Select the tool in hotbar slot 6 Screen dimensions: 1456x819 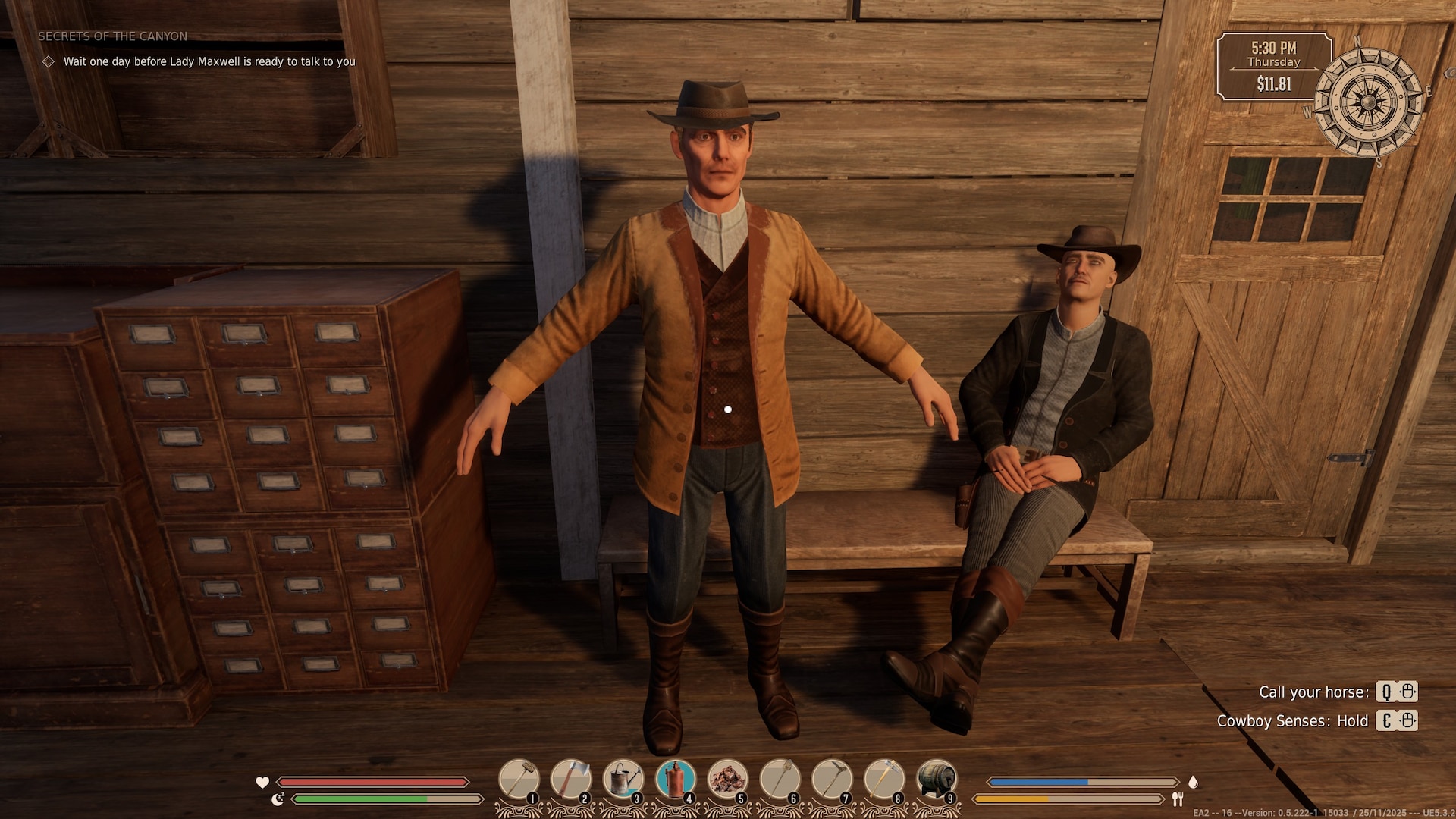coord(780,779)
